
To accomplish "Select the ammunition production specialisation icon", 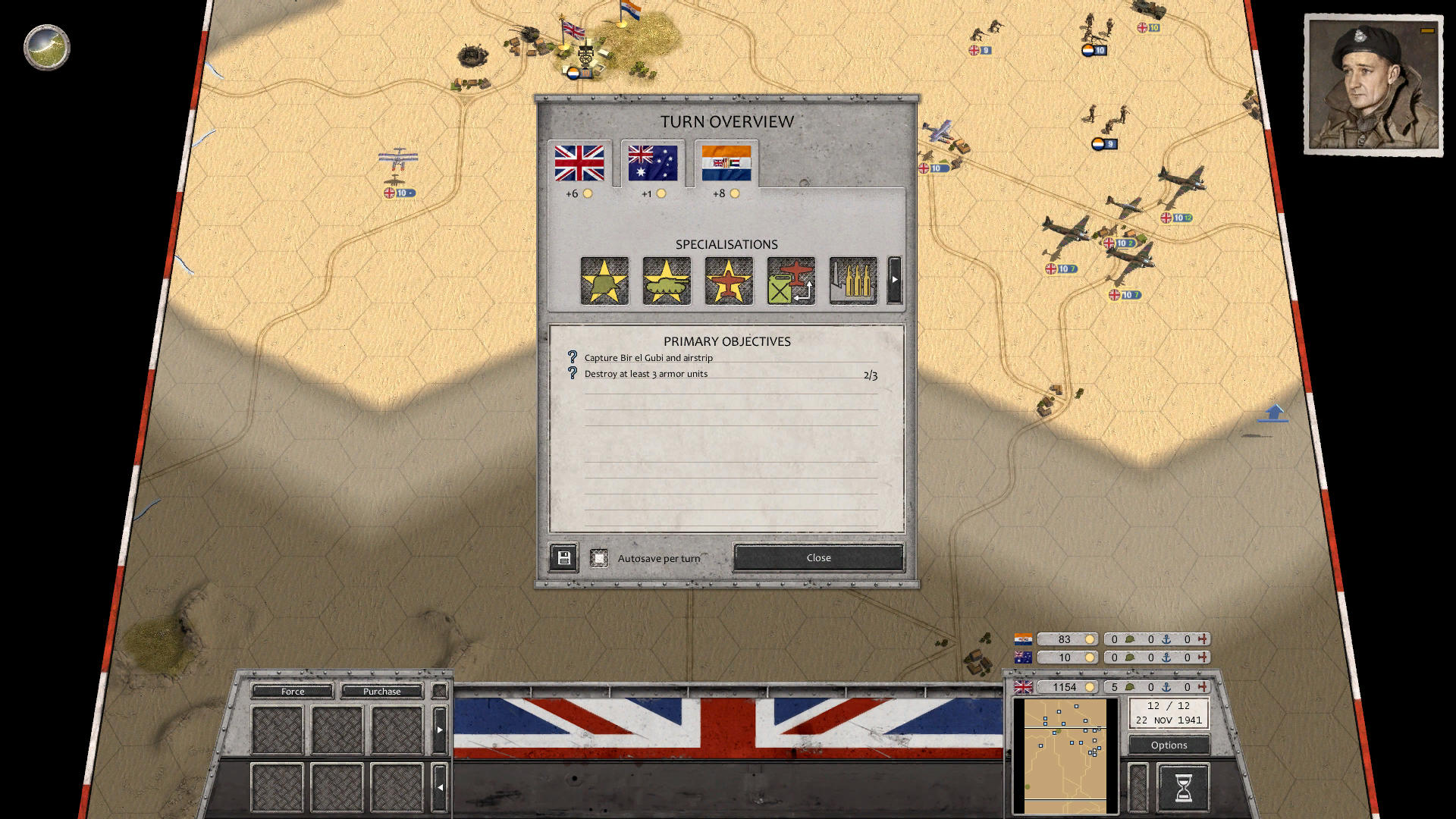I will pos(853,280).
